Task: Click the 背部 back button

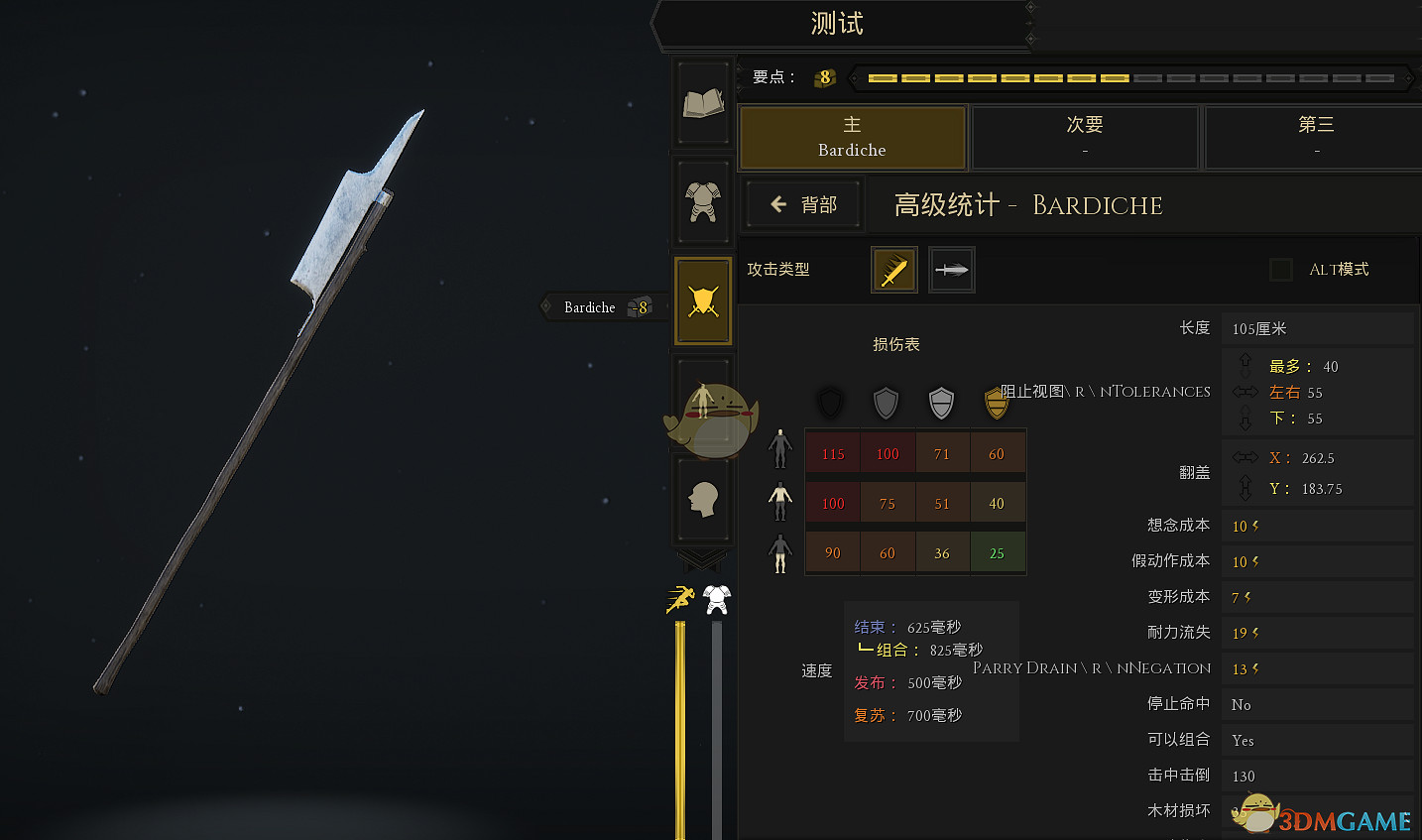Action: [802, 204]
